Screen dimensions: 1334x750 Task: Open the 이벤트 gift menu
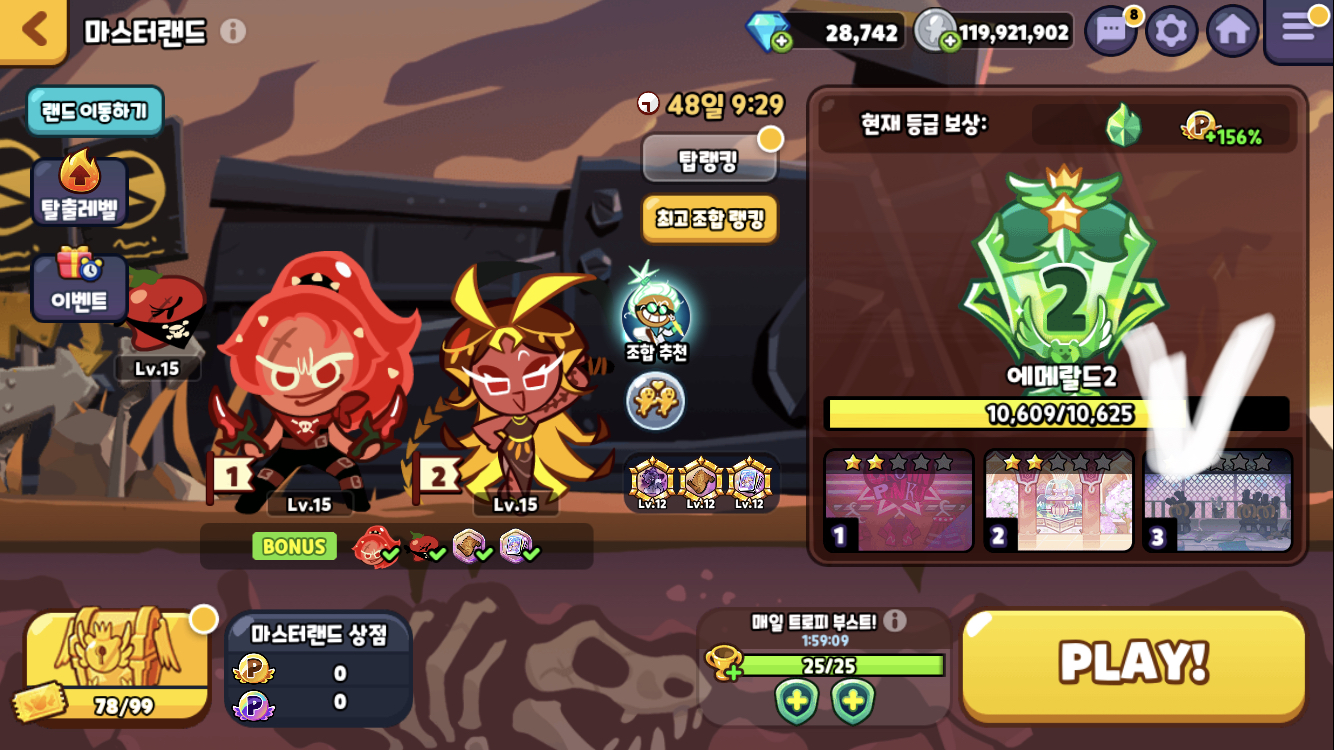(x=80, y=287)
